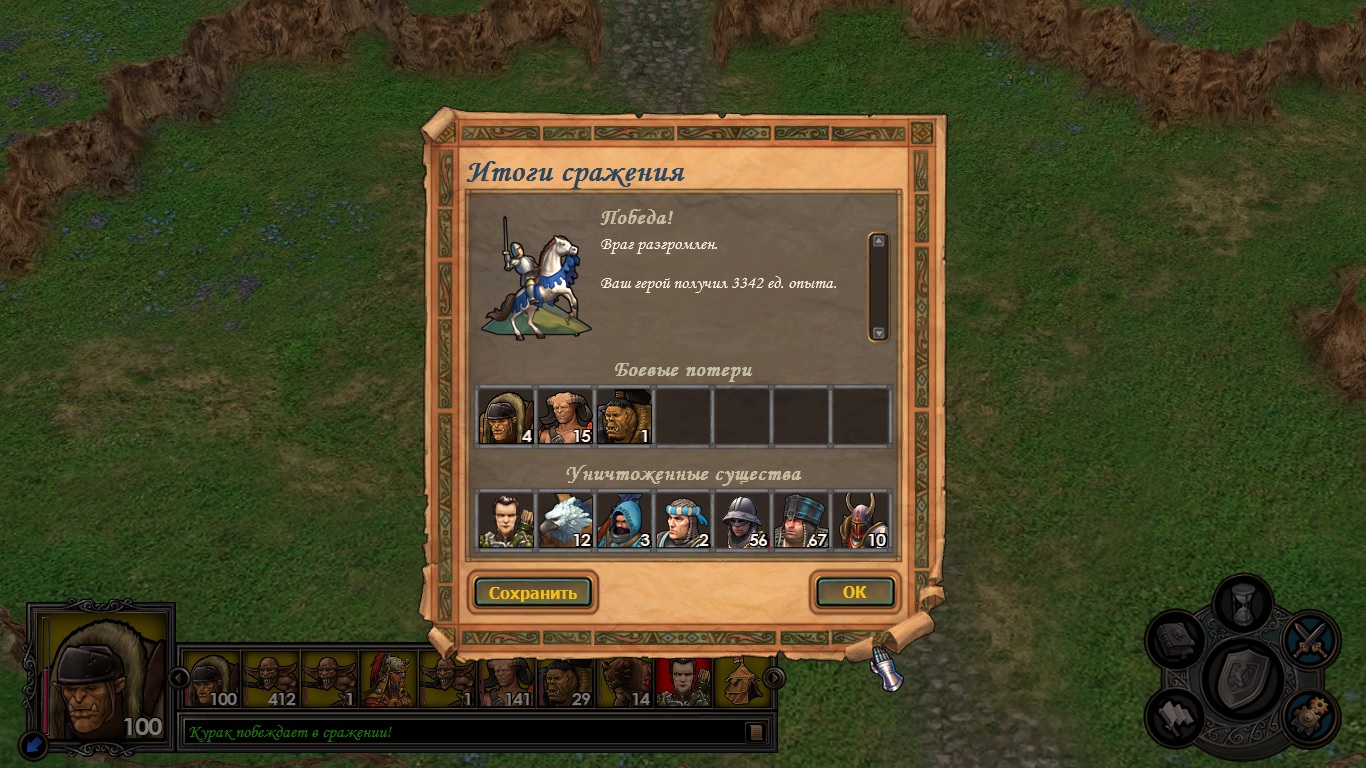
Task: Select the lost unit with count 4
Action: click(x=506, y=417)
